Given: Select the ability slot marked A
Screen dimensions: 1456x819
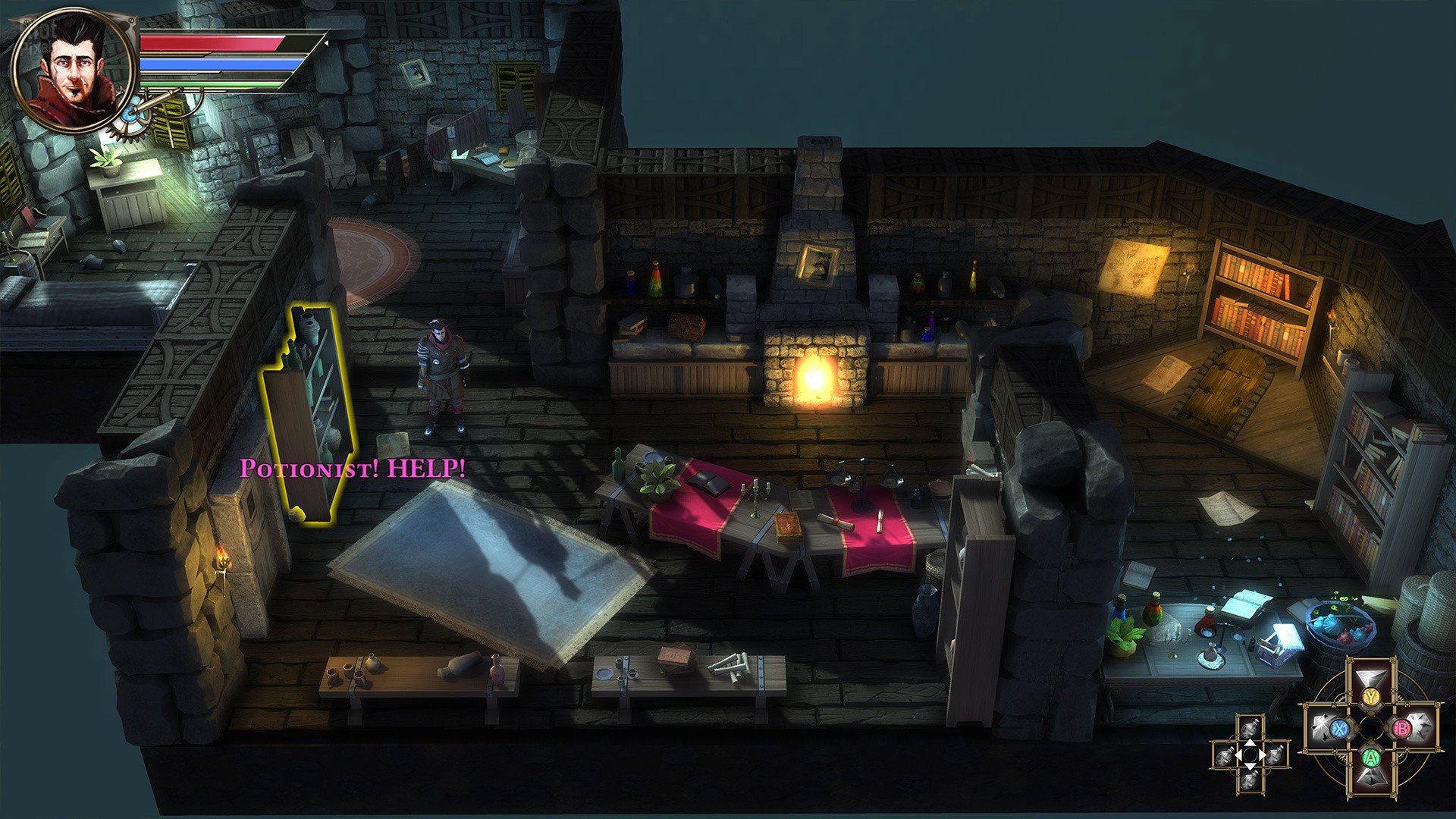Looking at the screenshot, I should pyautogui.click(x=1370, y=757).
